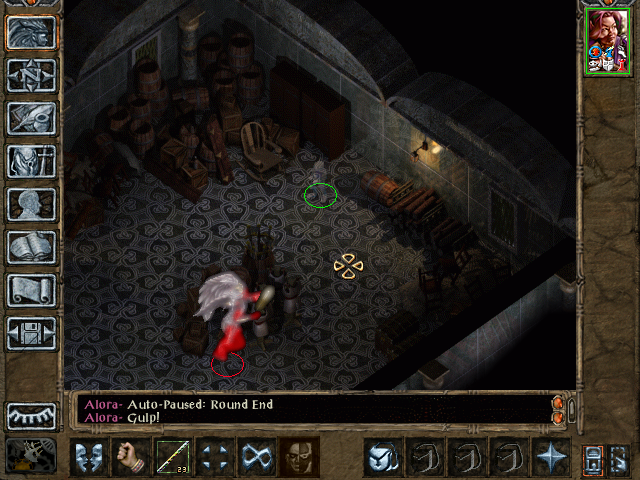Open the mage spellbook
The width and height of the screenshot is (640, 480).
(31, 247)
